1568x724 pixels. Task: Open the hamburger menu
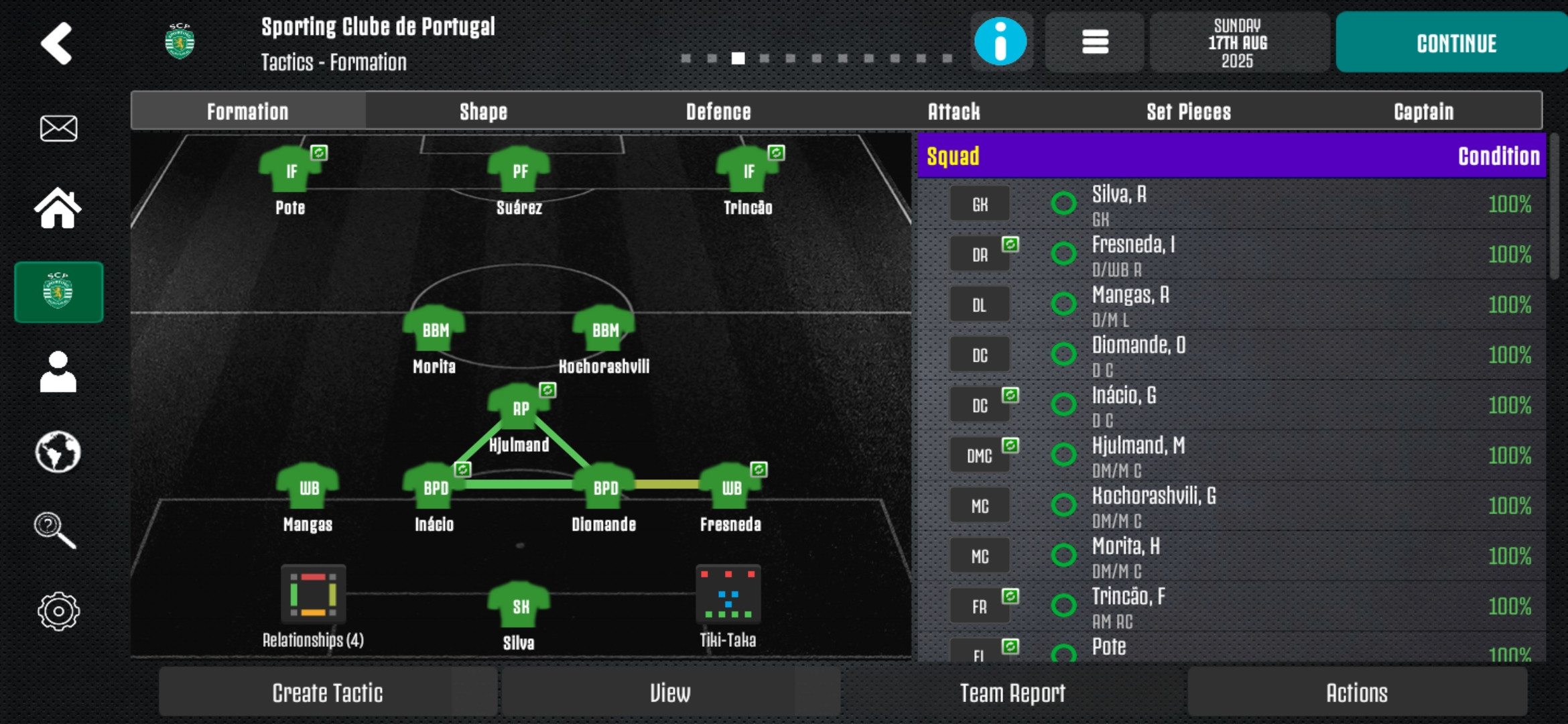(1095, 42)
